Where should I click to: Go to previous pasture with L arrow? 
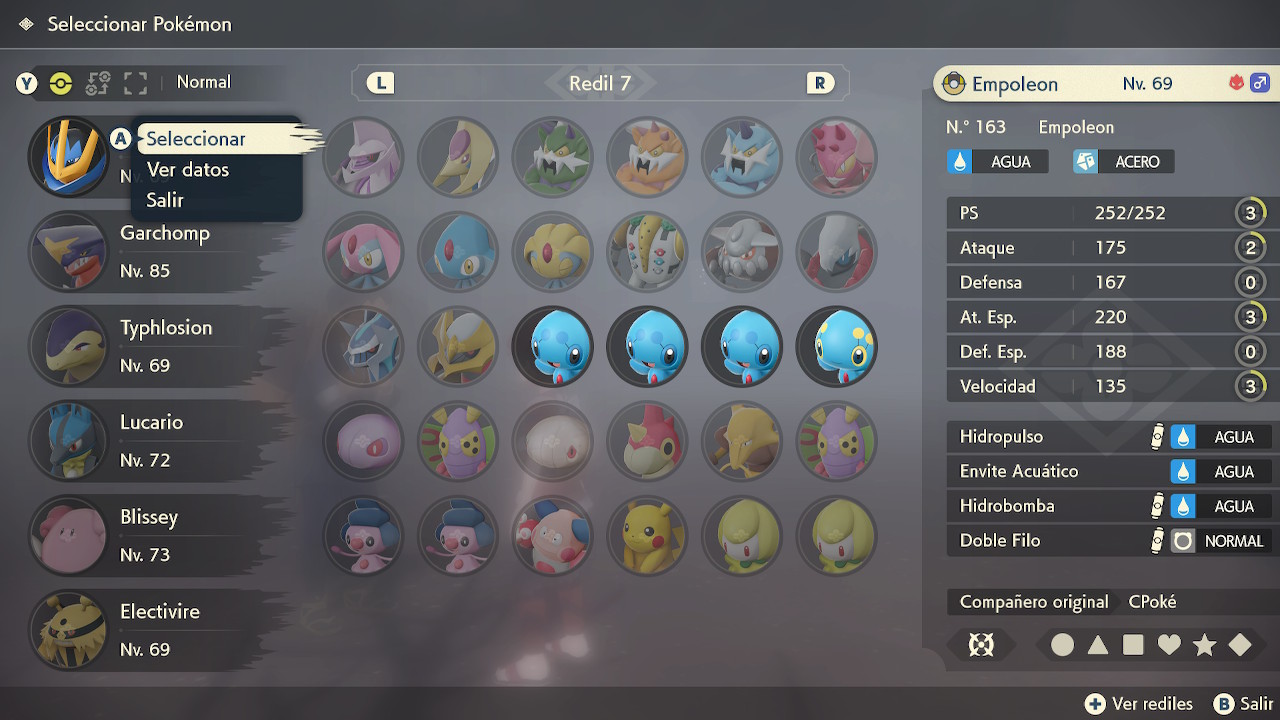coord(380,83)
